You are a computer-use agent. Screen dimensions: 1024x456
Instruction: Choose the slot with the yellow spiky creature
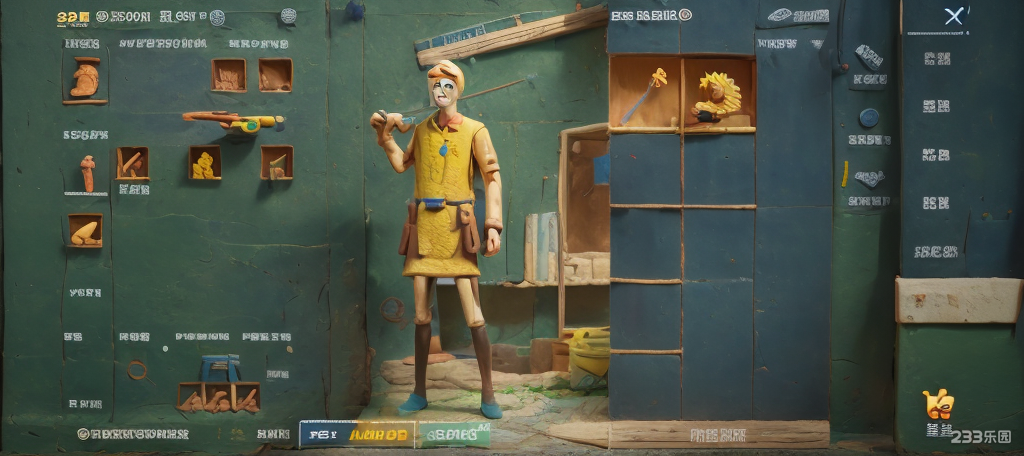click(719, 94)
